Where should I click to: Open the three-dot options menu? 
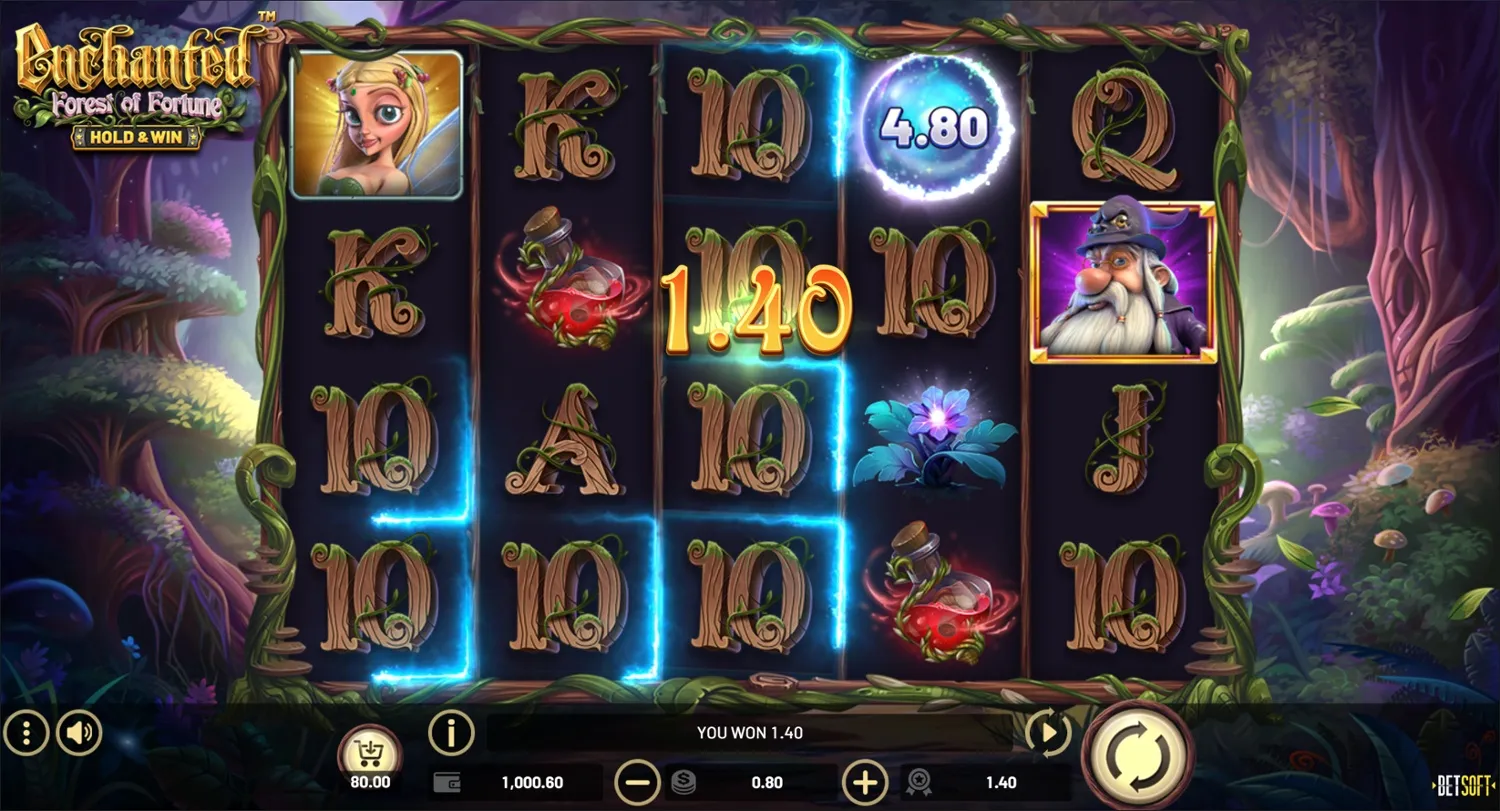(x=27, y=733)
